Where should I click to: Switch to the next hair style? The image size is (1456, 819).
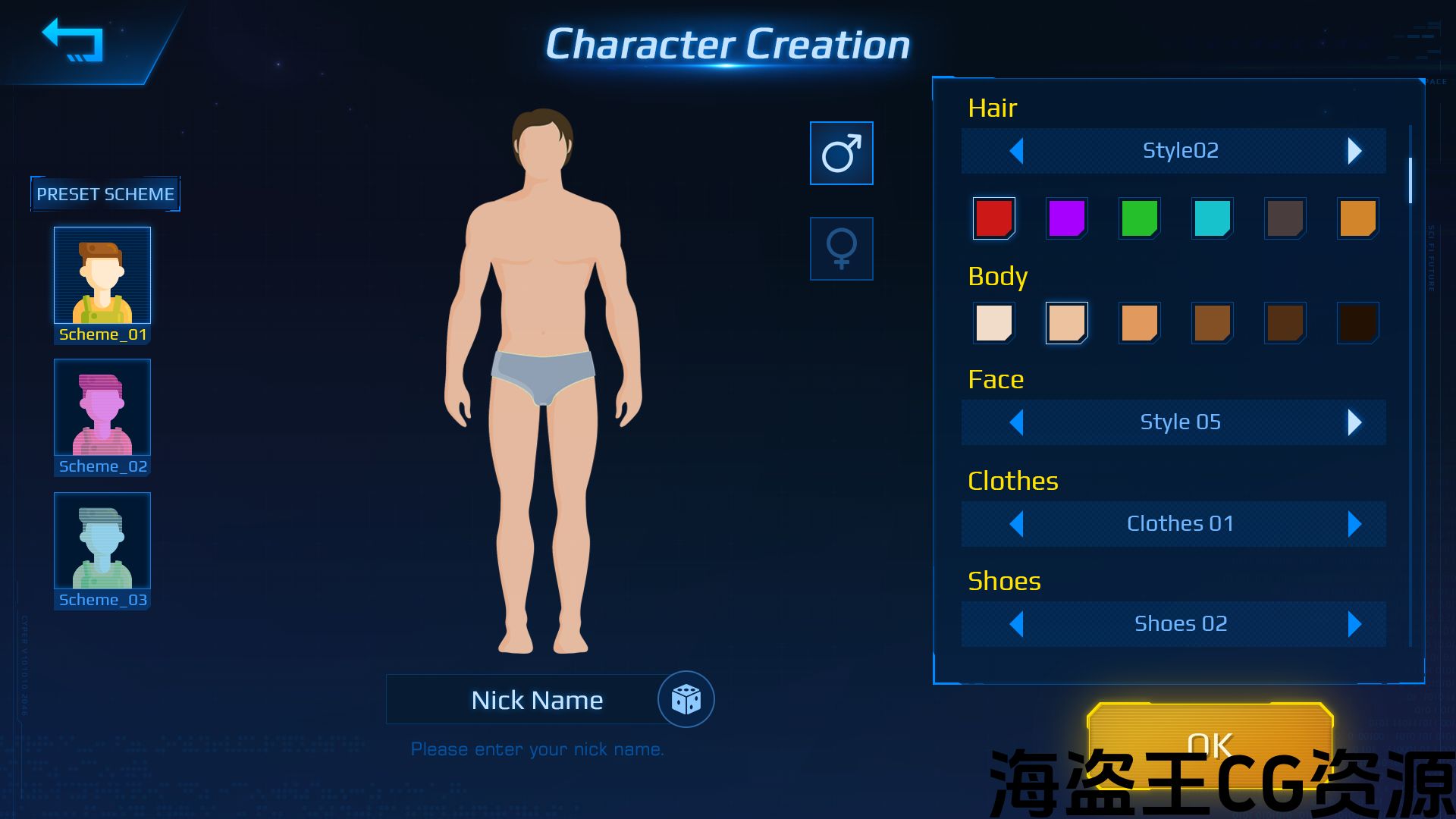[1354, 151]
